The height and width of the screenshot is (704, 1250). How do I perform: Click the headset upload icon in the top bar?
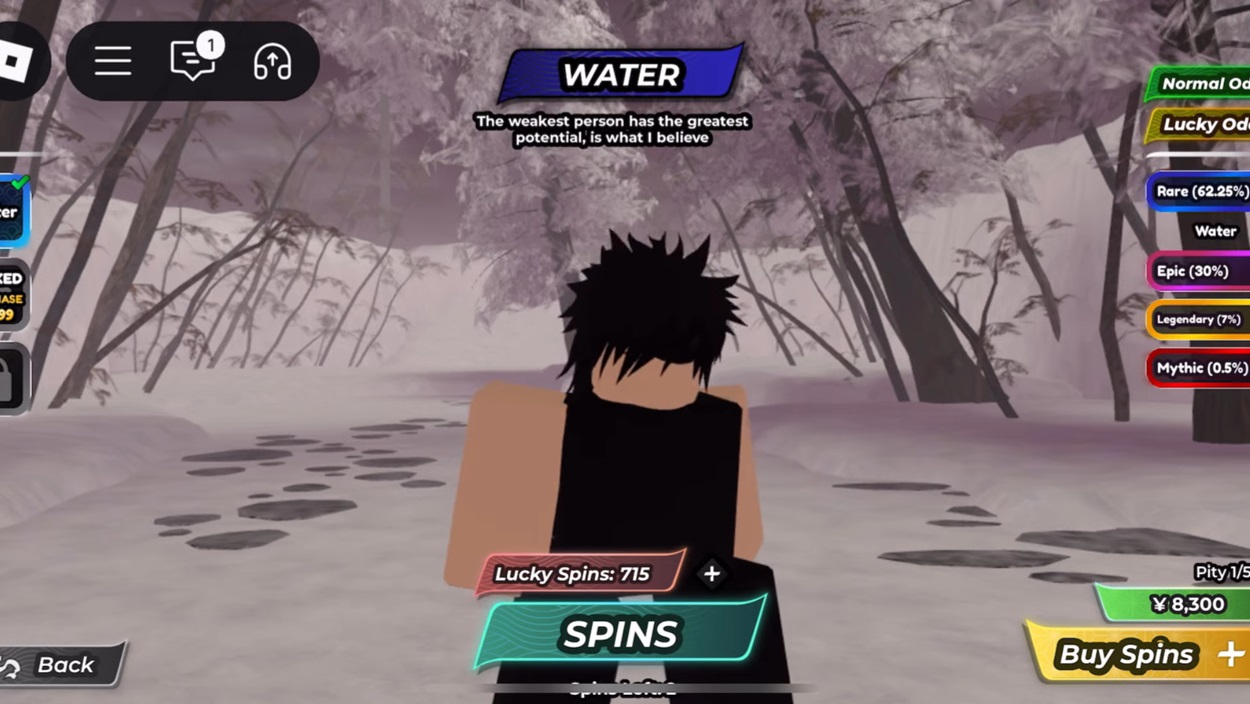(x=272, y=62)
